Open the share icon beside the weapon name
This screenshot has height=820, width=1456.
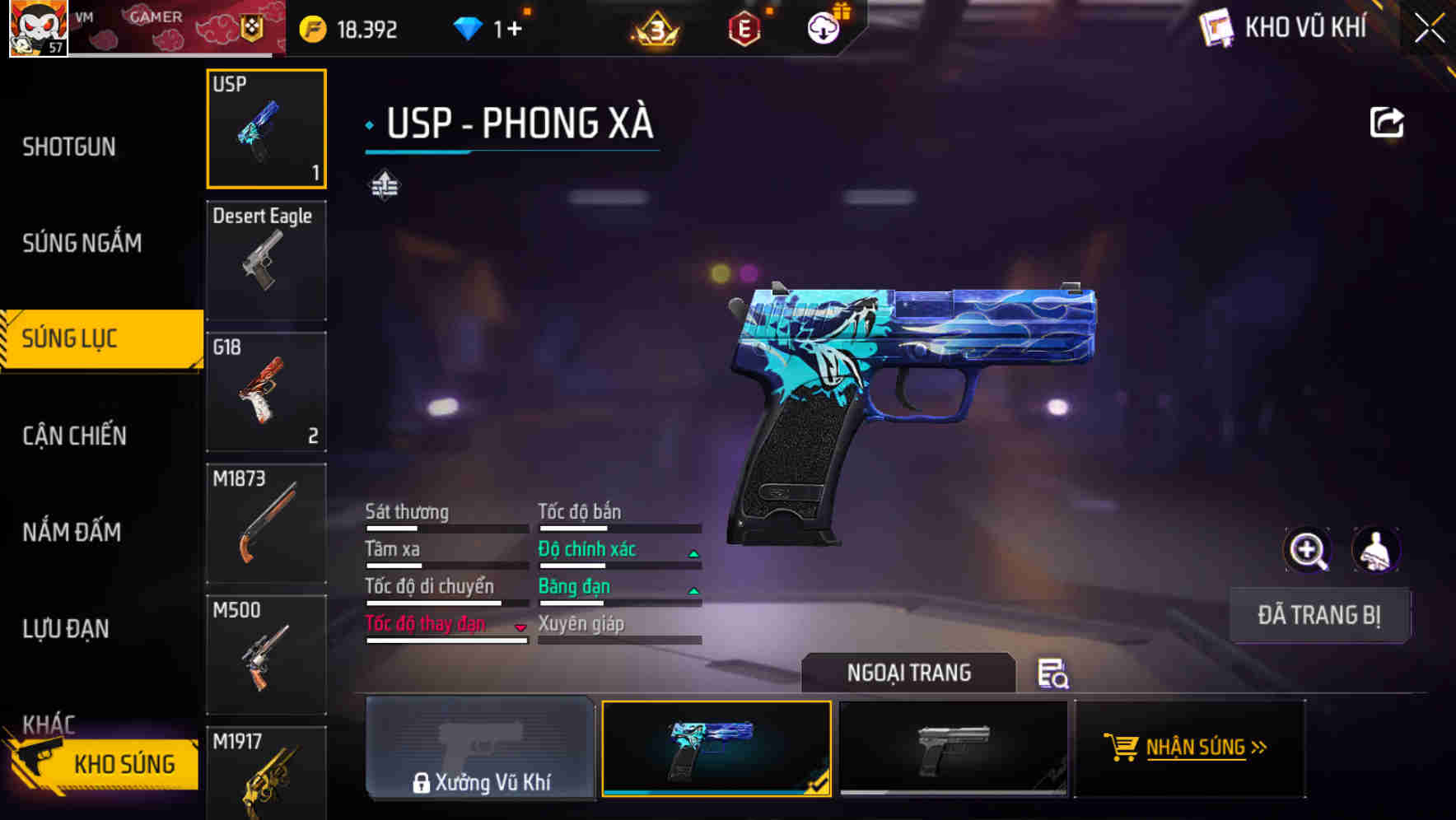coord(1387,121)
